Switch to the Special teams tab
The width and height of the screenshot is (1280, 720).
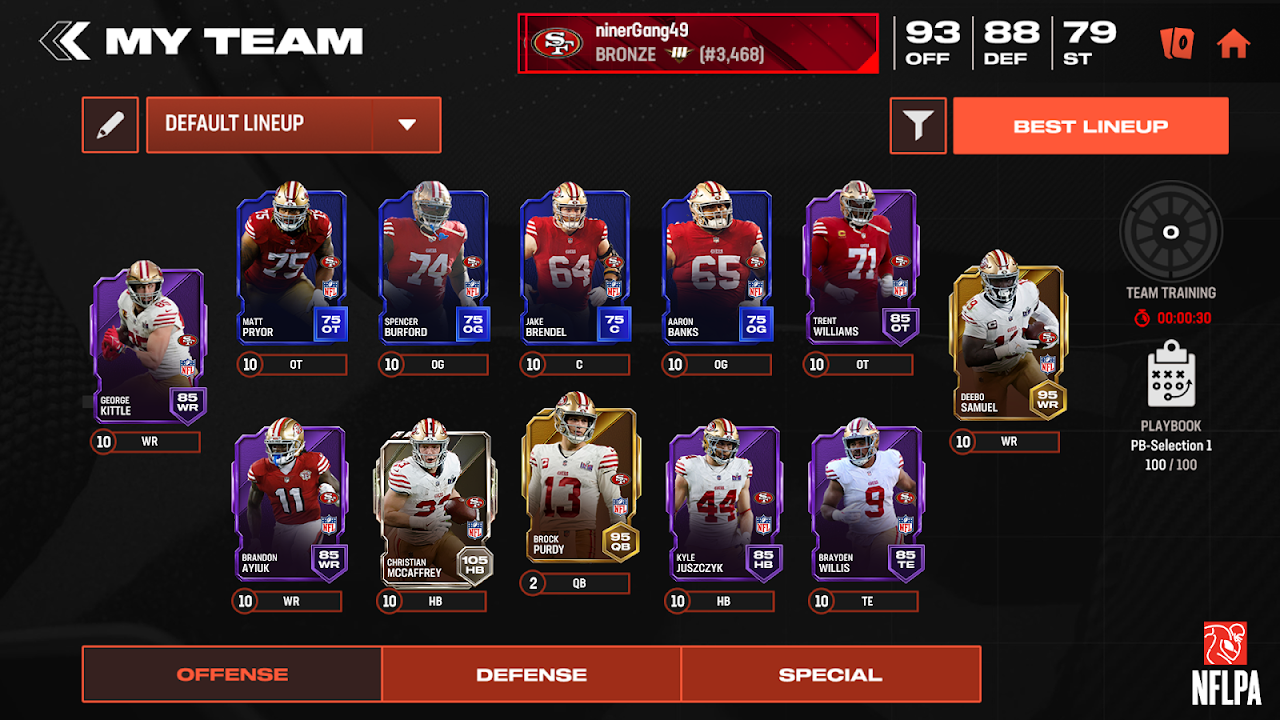[x=830, y=674]
